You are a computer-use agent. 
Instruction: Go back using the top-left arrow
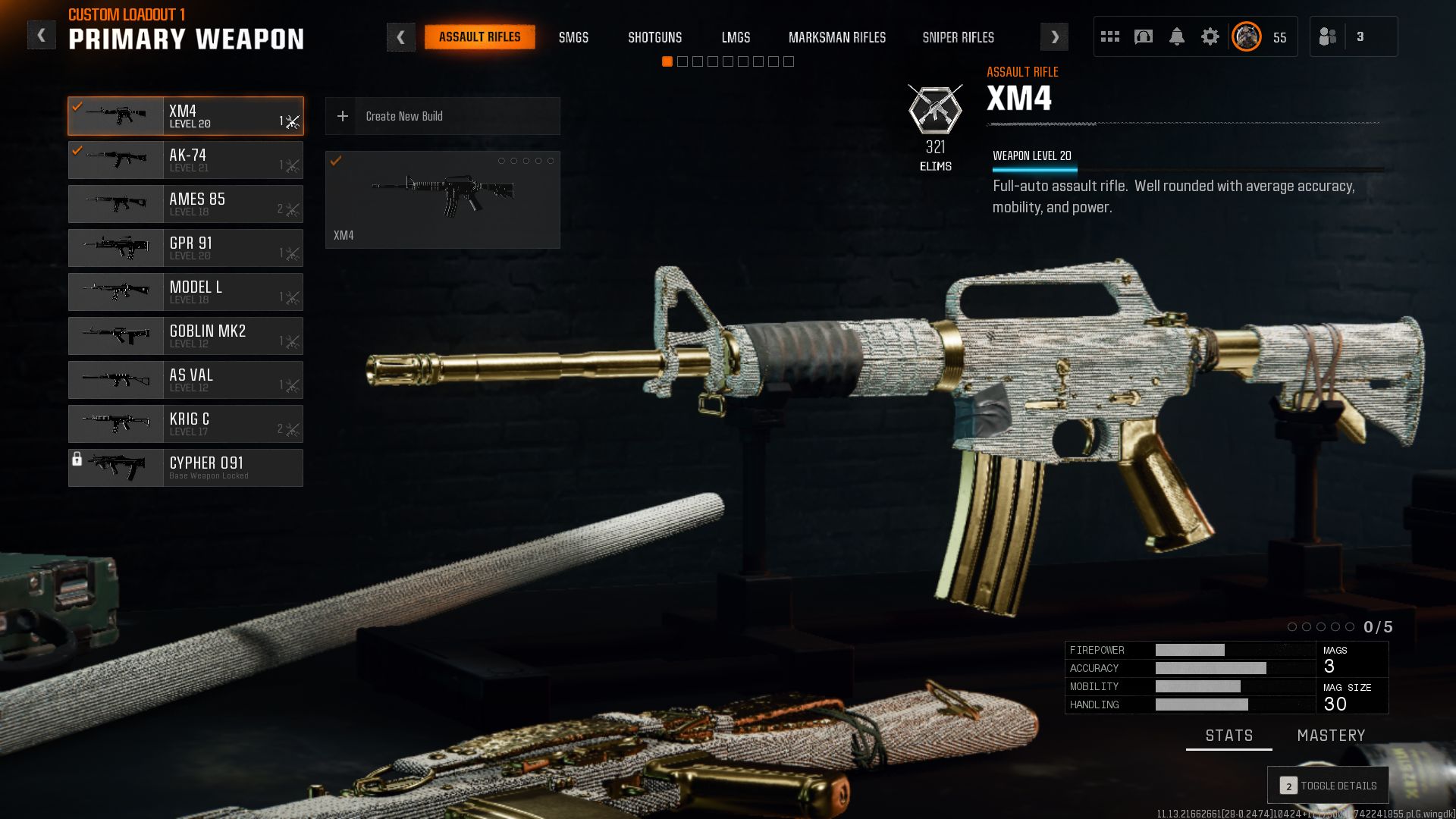42,36
